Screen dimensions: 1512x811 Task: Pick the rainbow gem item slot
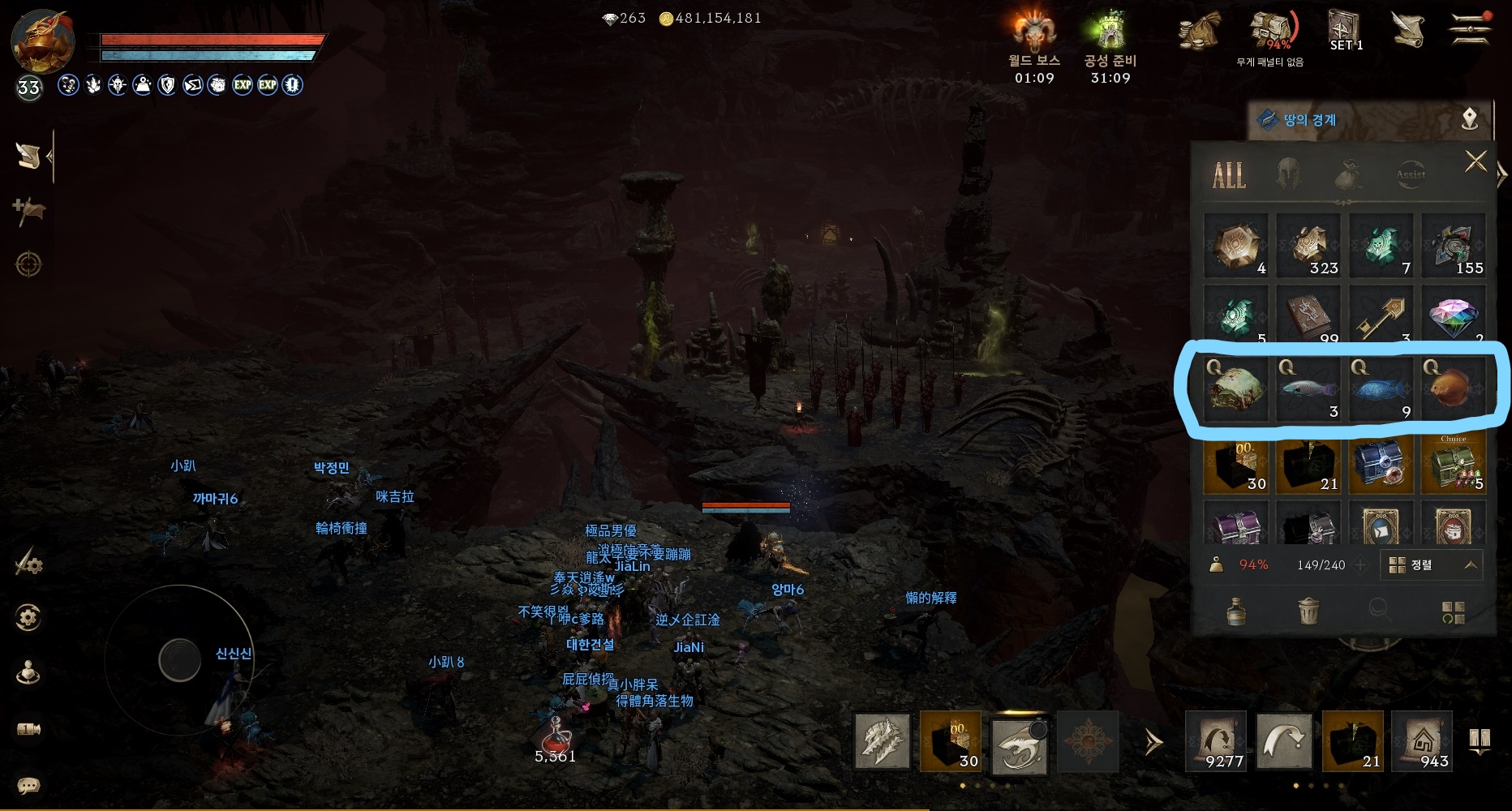[1452, 316]
